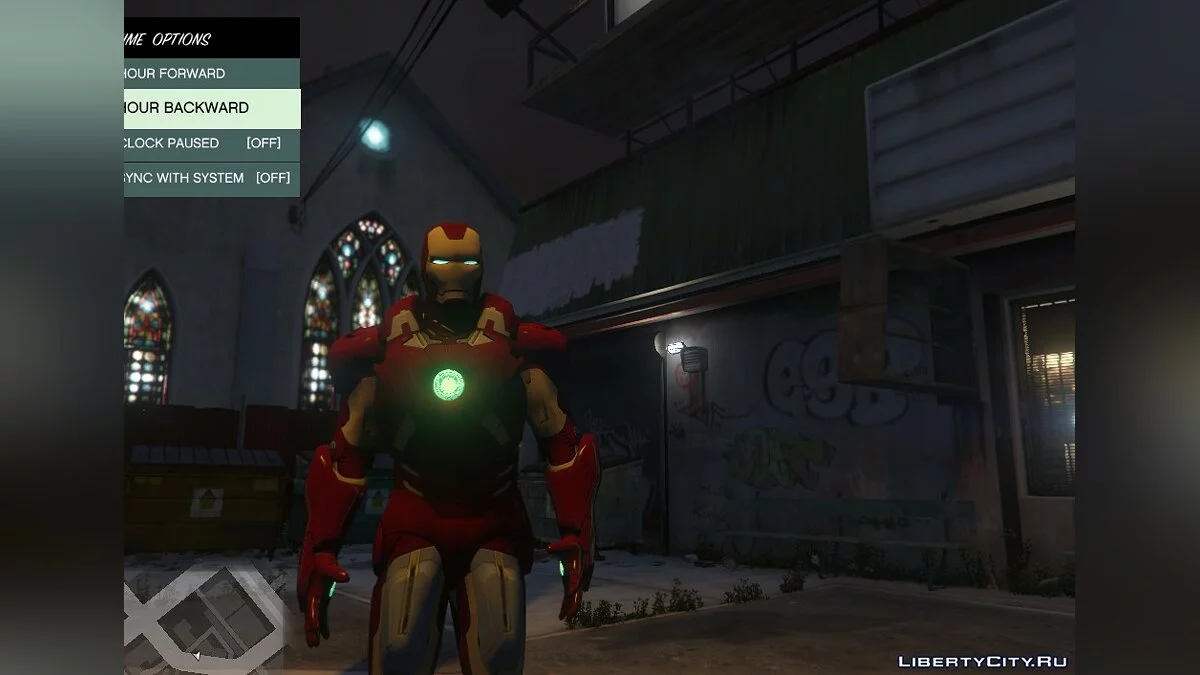This screenshot has width=1200, height=675.
Task: Select the Hour Forward menu entry
Action: [212, 73]
